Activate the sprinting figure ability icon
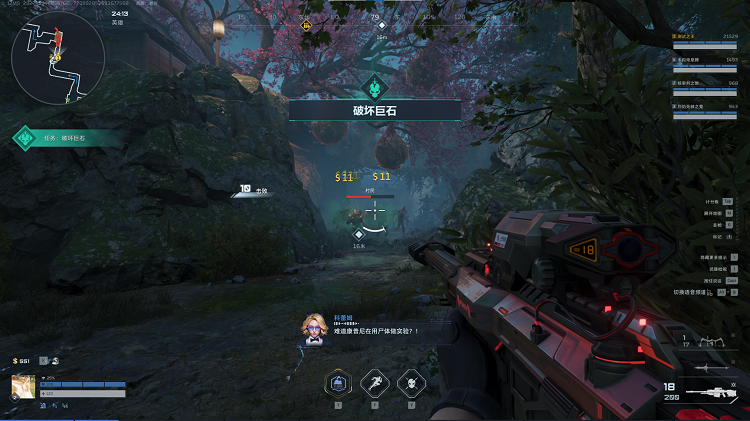Screen dimensions: 750x421 [375, 383]
